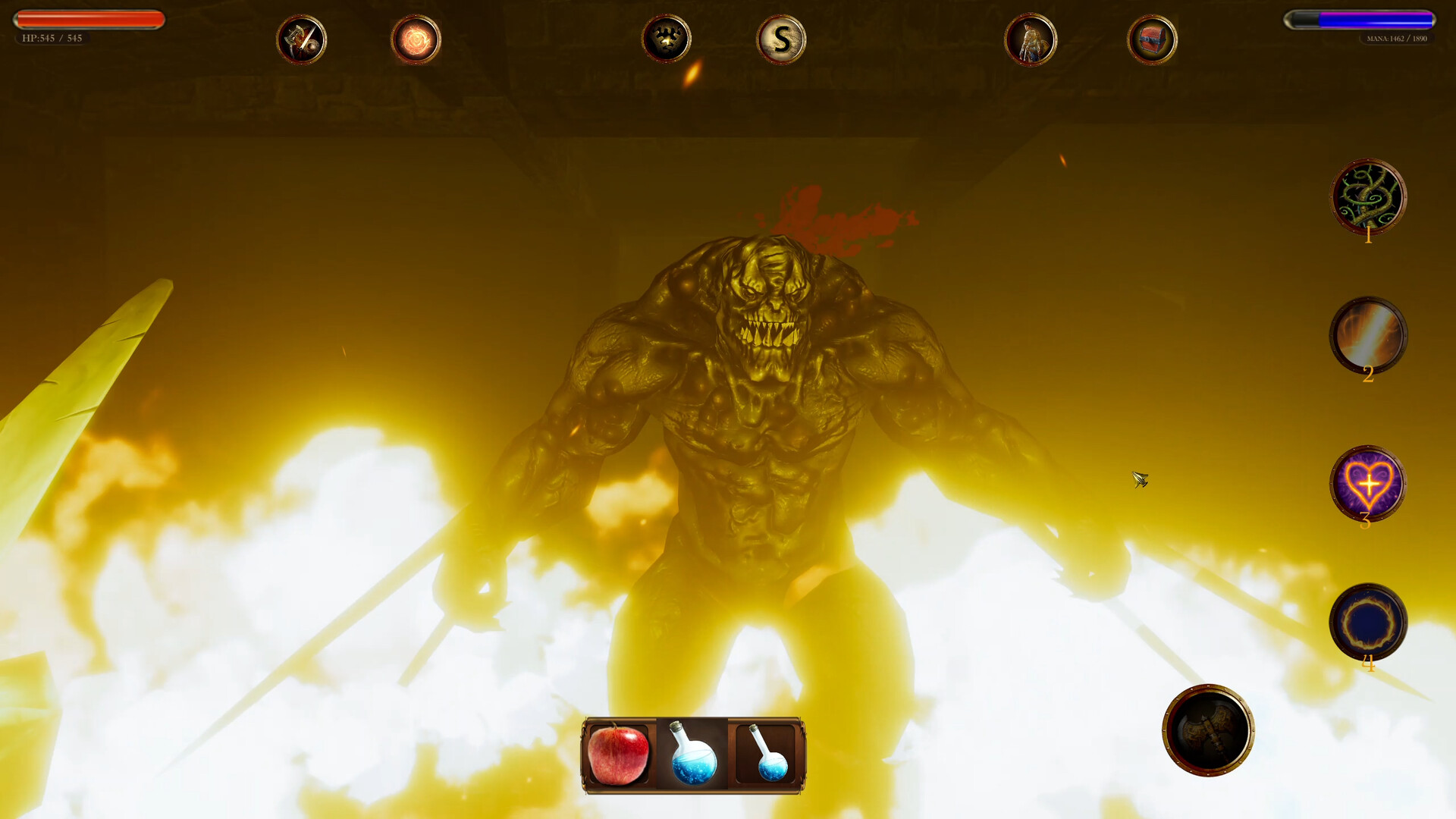Viewport: 1456px width, 819px height.
Task: Open the treasure chest inventory icon
Action: pos(1152,39)
